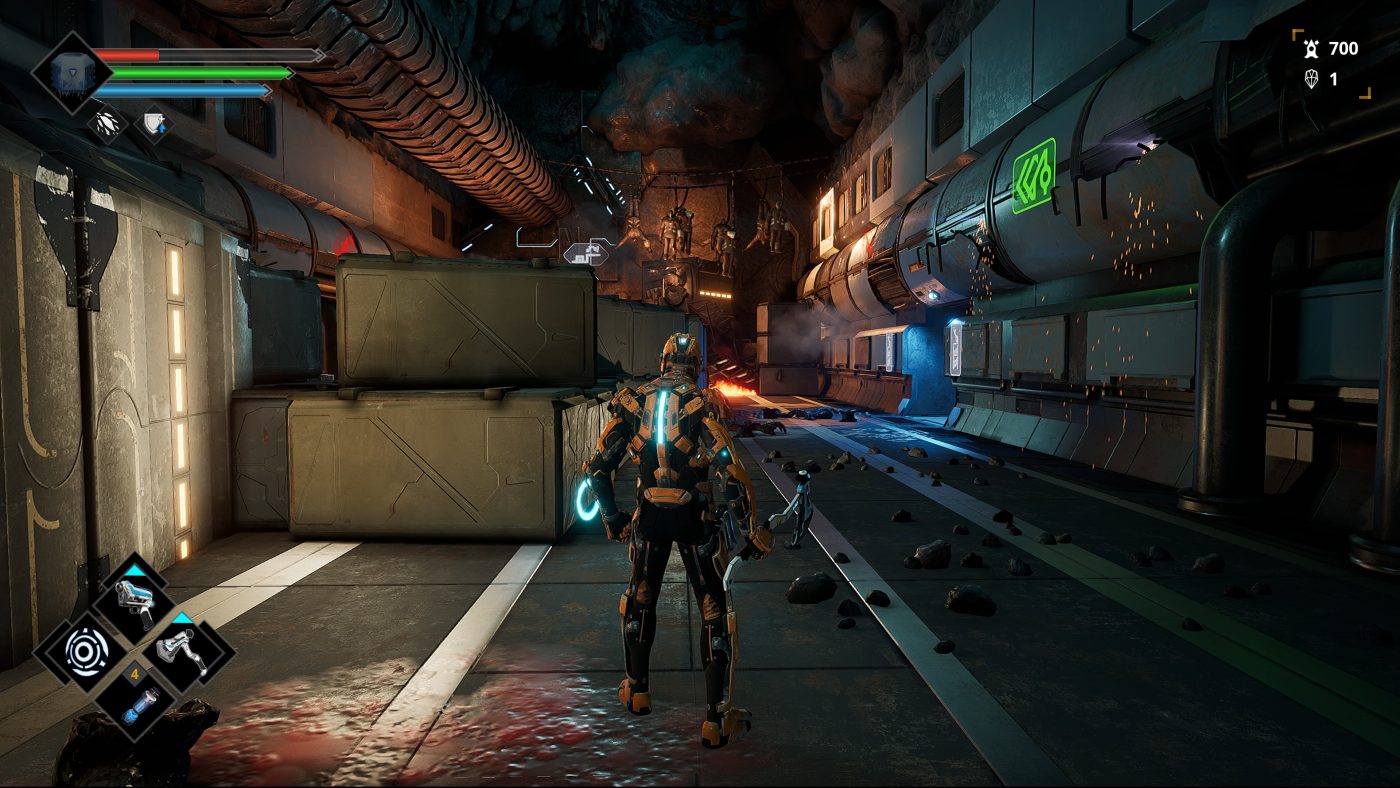
Task: Click the crystal shard icon beside 1
Action: [1311, 79]
